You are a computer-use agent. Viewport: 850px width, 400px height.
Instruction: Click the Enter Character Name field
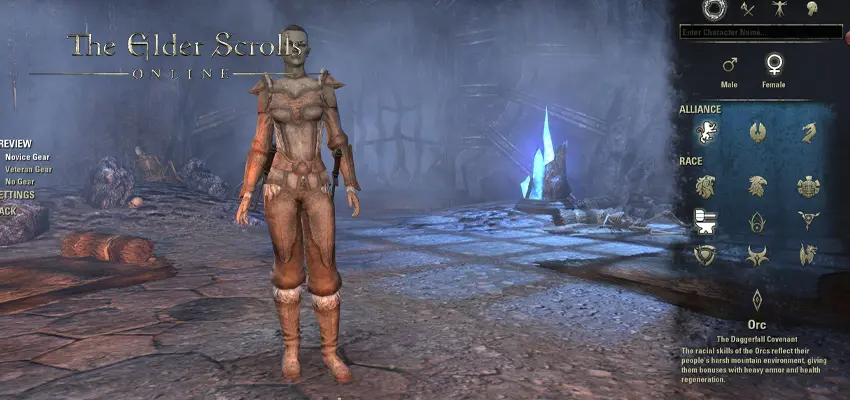click(760, 32)
